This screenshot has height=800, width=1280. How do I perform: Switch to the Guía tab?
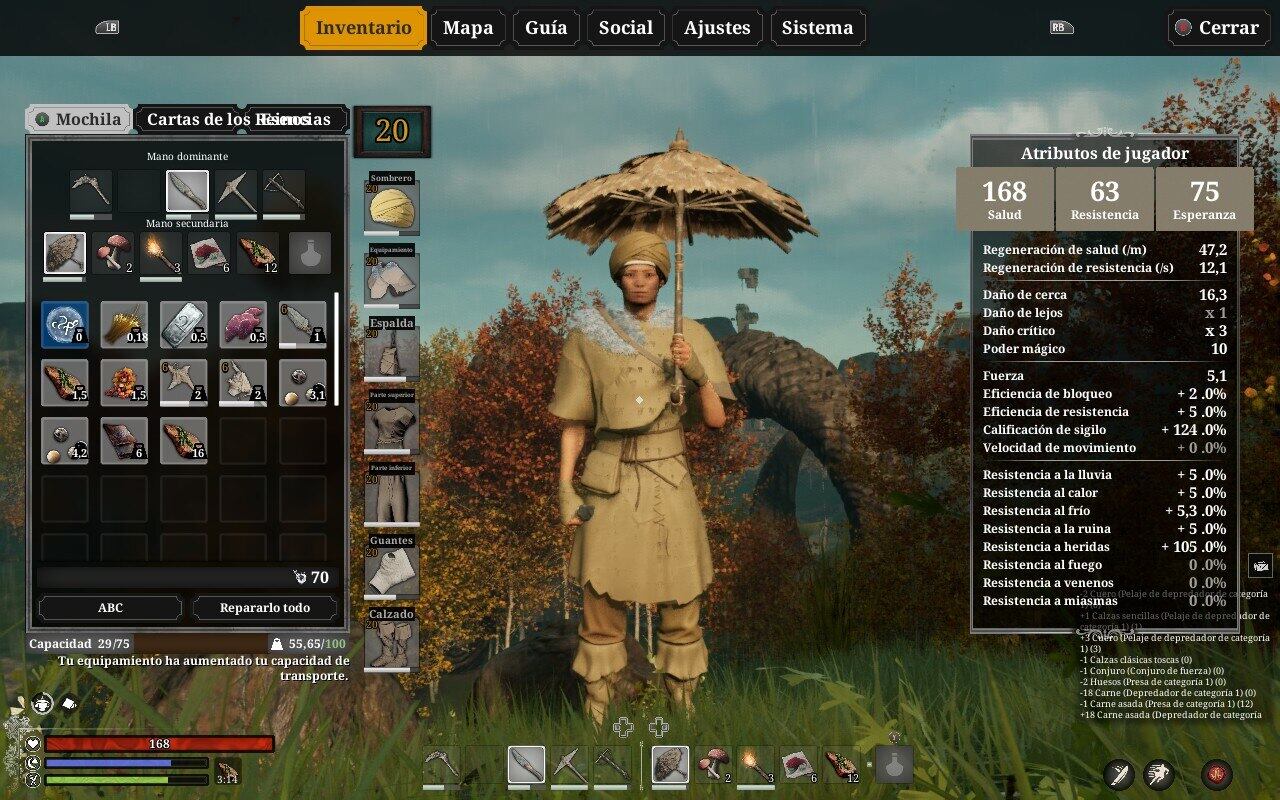pyautogui.click(x=546, y=28)
